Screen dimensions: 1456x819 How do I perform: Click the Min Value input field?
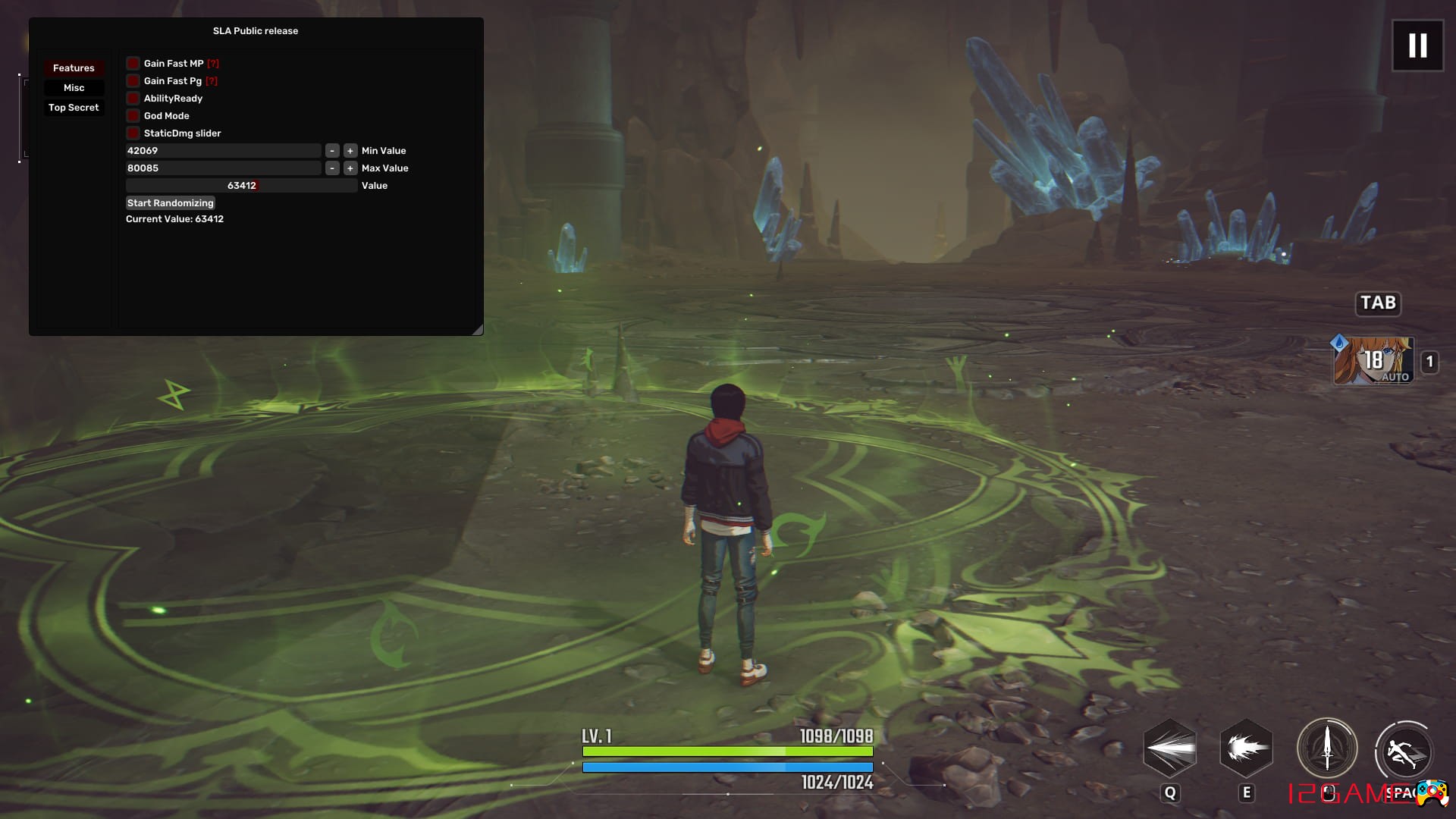(x=223, y=151)
